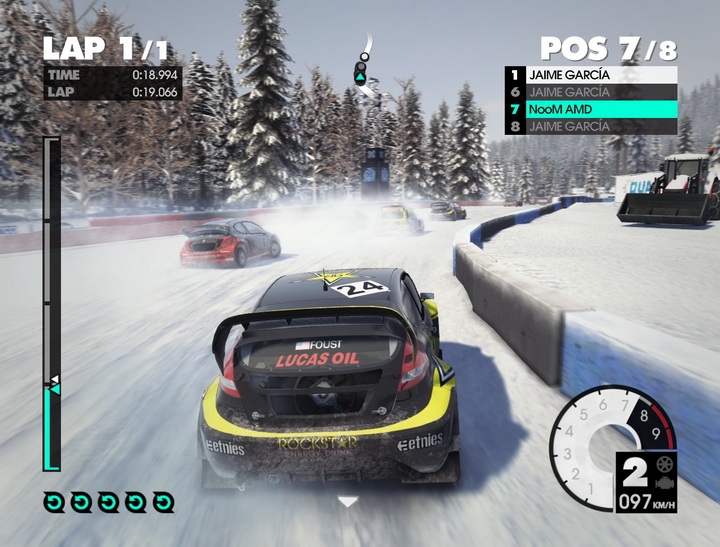Choose the eighth-place Jaime García row
Image resolution: width=720 pixels, height=547 pixels.
pyautogui.click(x=590, y=127)
